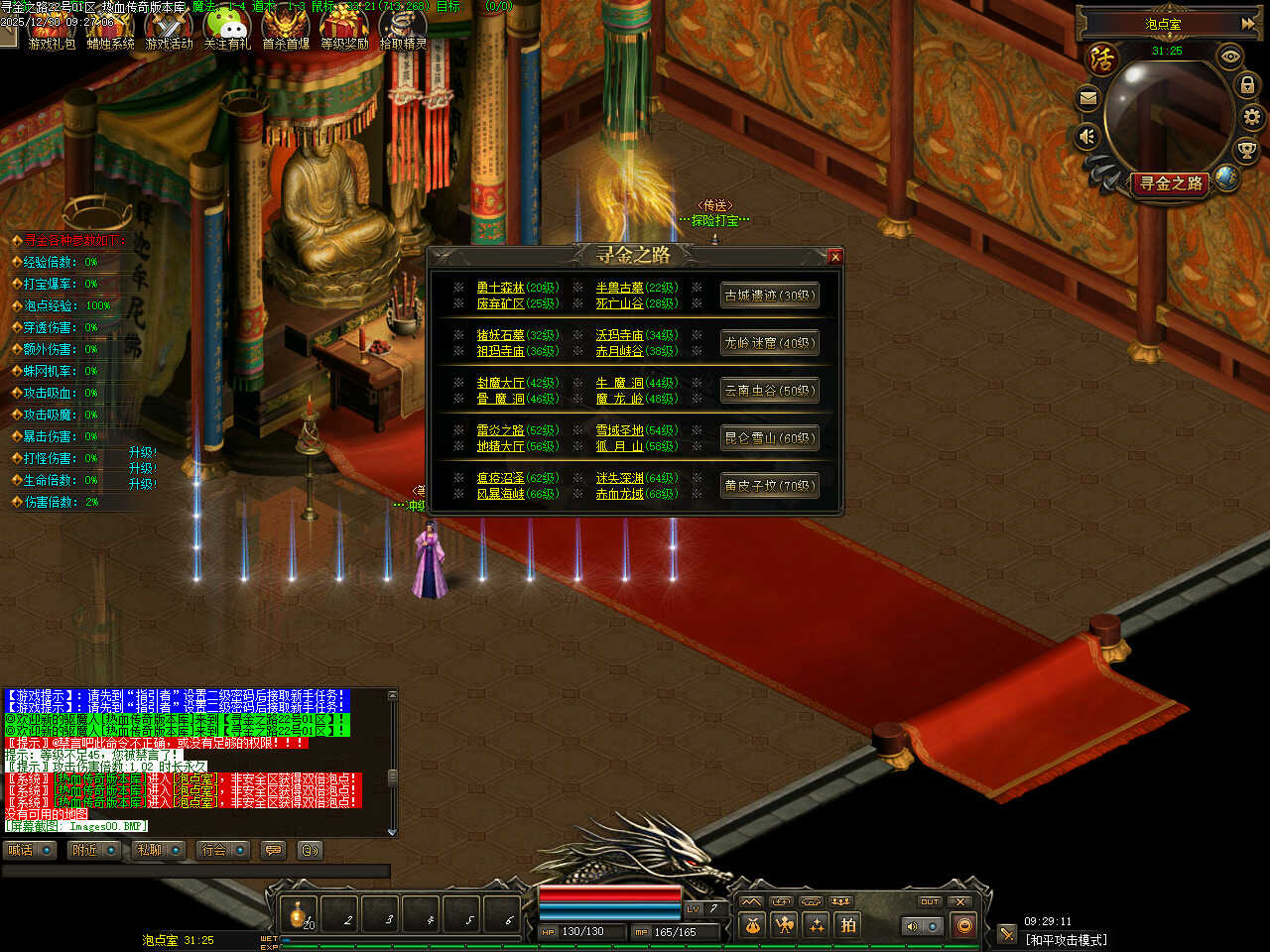Open the red 寻金之路 button under the minimap
Viewport: 1270px width, 952px height.
[1171, 183]
